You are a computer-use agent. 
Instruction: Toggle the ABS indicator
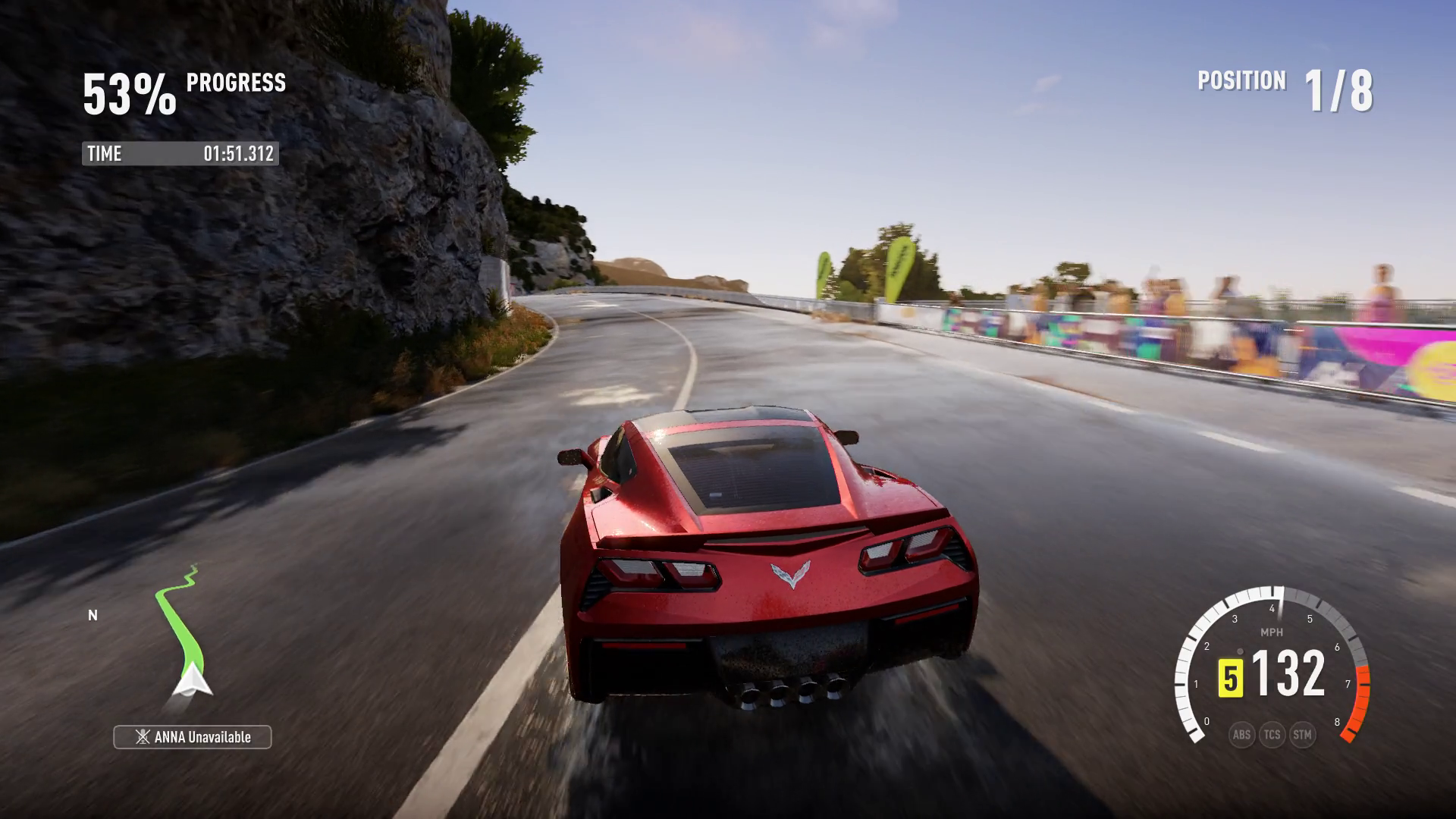point(1241,734)
